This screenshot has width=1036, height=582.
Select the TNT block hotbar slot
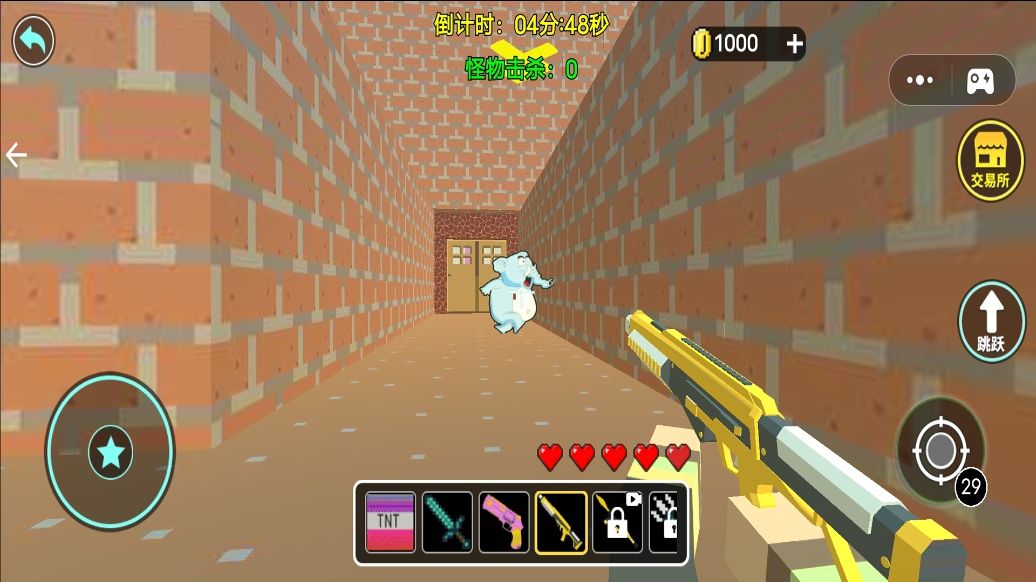coord(390,522)
